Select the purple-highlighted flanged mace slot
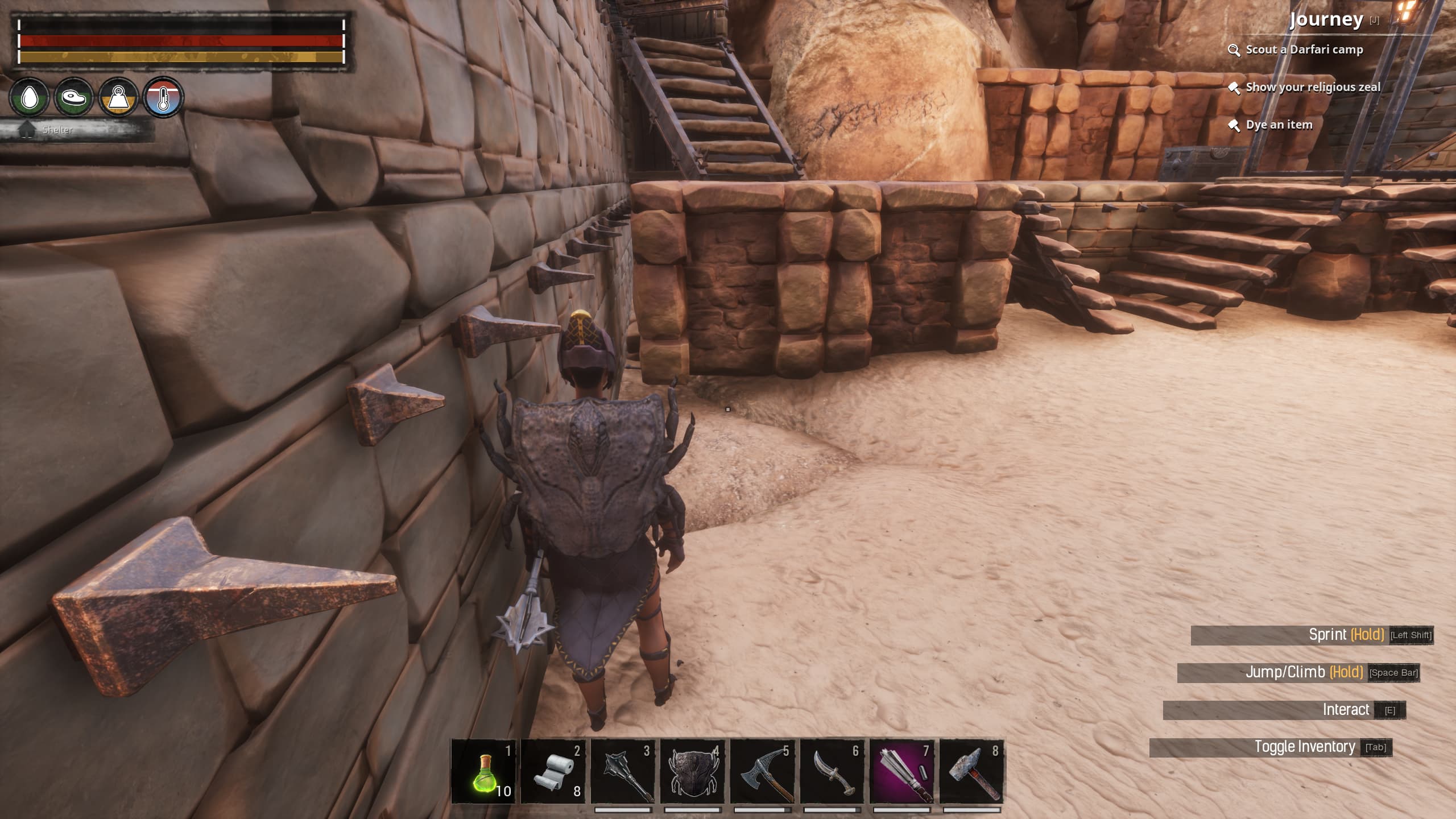This screenshot has width=1456, height=819. [901, 771]
